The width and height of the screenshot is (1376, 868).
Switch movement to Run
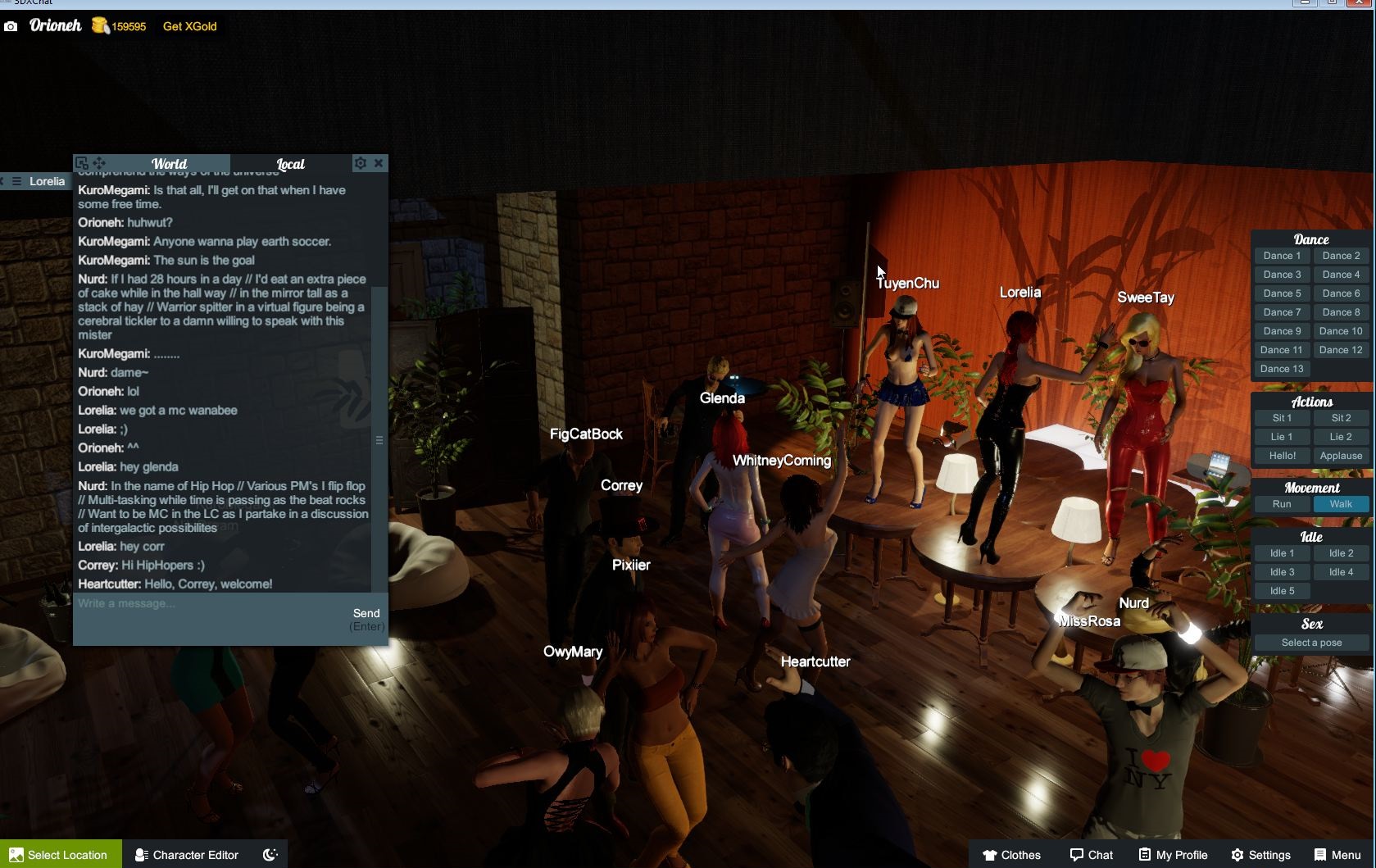point(1282,504)
